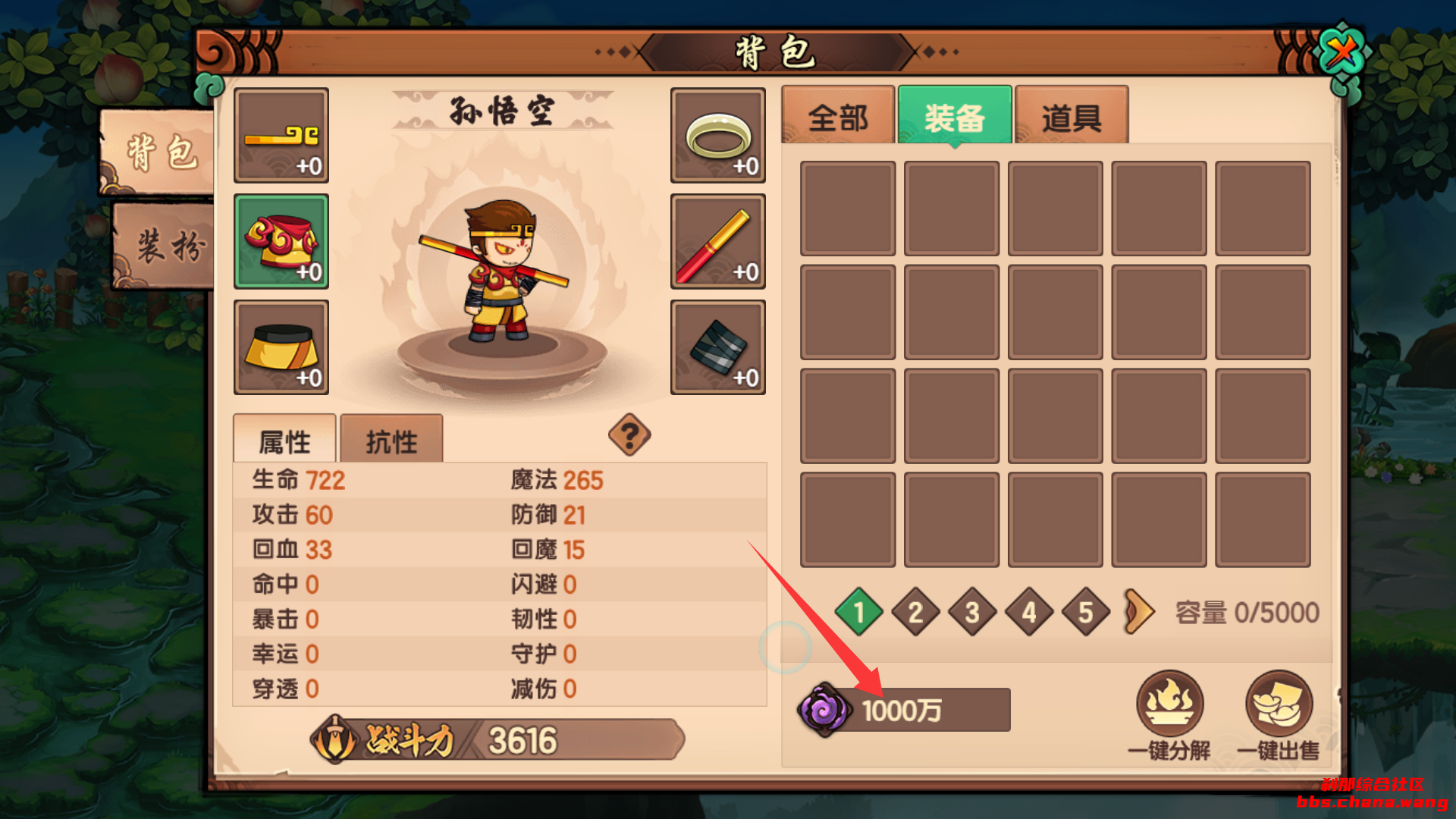Switch to the 抗性 resistance tab

click(x=391, y=438)
